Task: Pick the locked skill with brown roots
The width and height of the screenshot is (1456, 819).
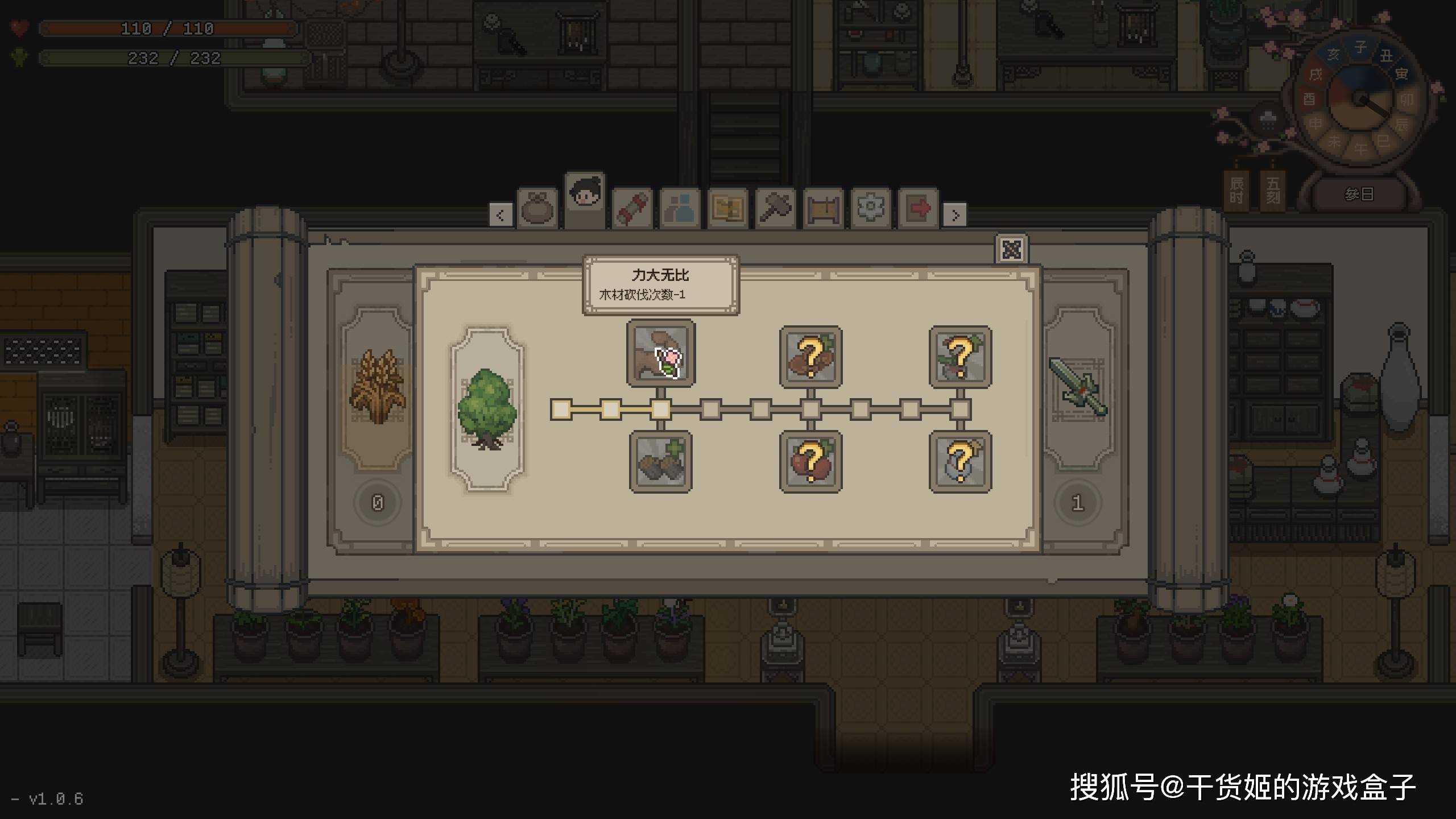Action: coord(810,357)
